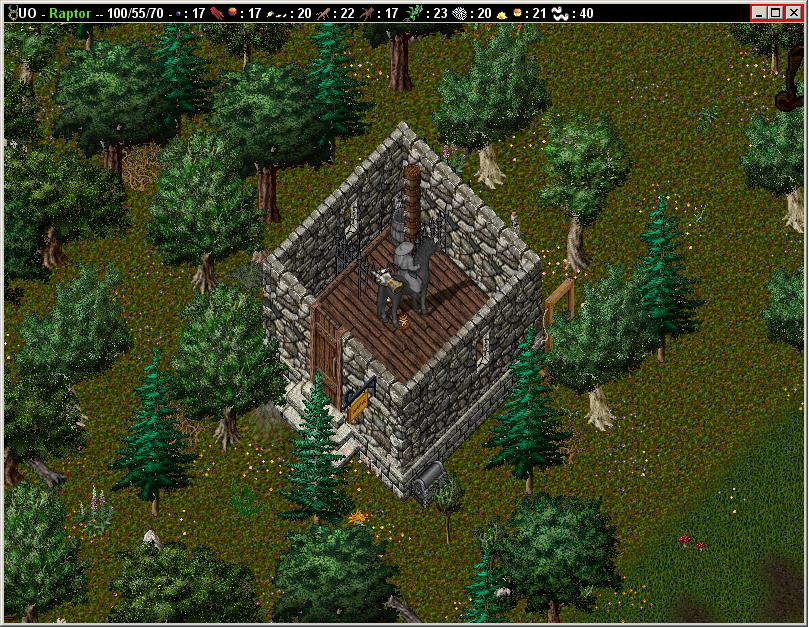Screen dimensions: 809x627
Task: Maximize the UO game window
Action: click(777, 13)
